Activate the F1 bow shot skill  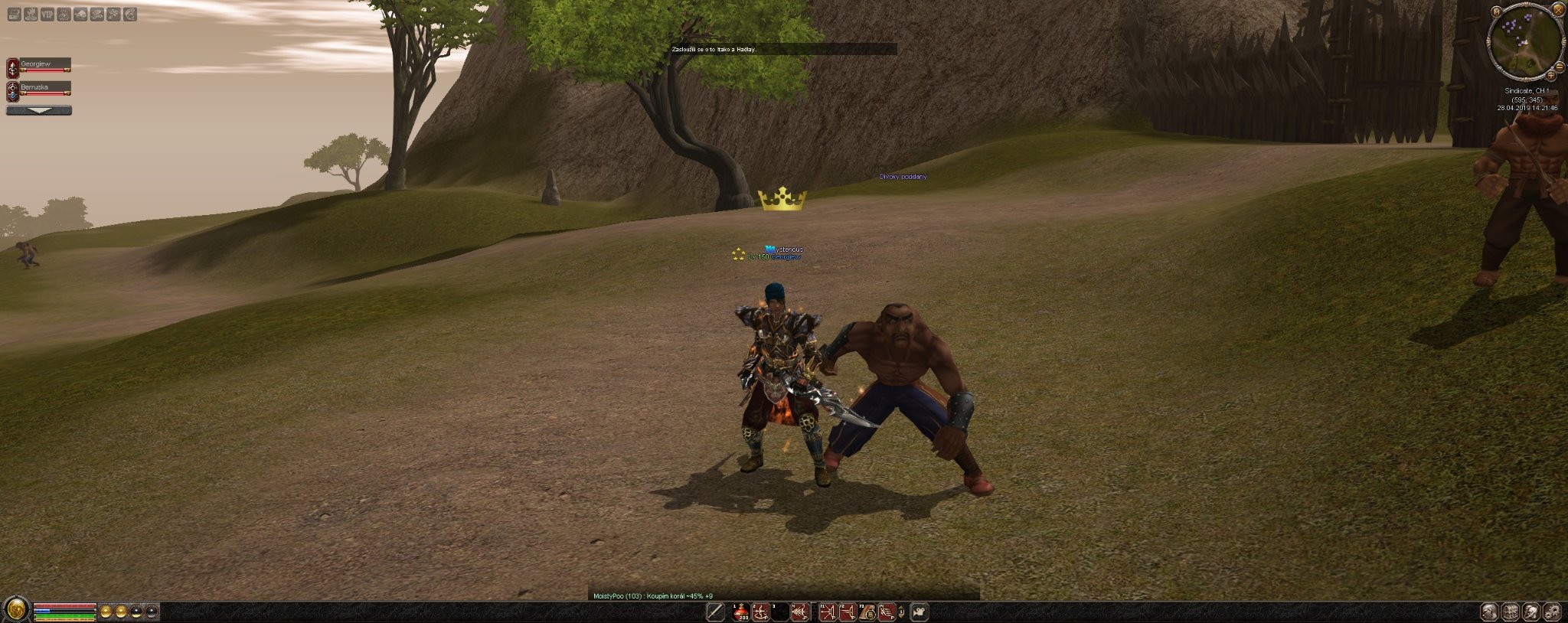(828, 612)
